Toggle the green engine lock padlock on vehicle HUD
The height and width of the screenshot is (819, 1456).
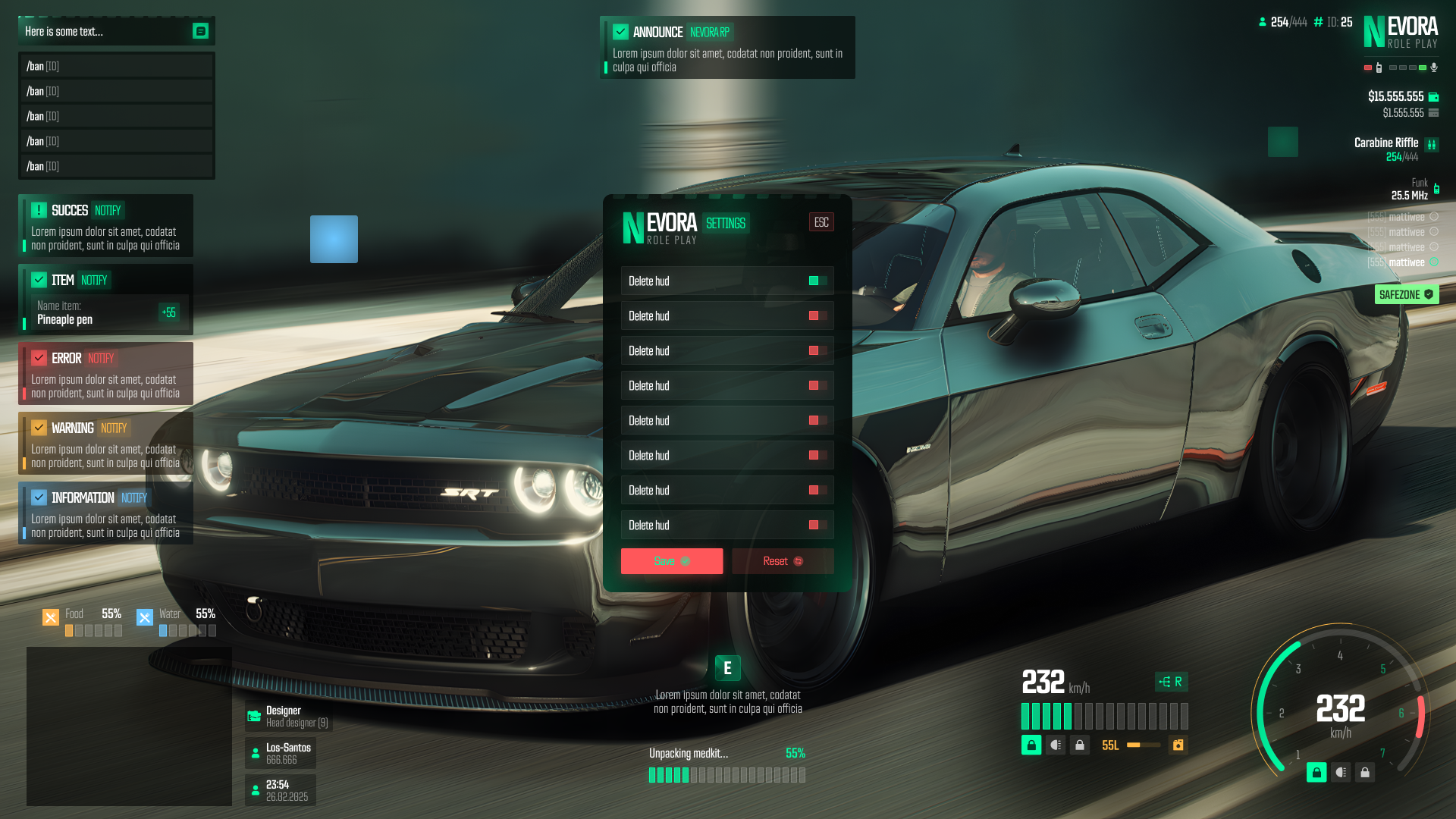pos(1031,745)
